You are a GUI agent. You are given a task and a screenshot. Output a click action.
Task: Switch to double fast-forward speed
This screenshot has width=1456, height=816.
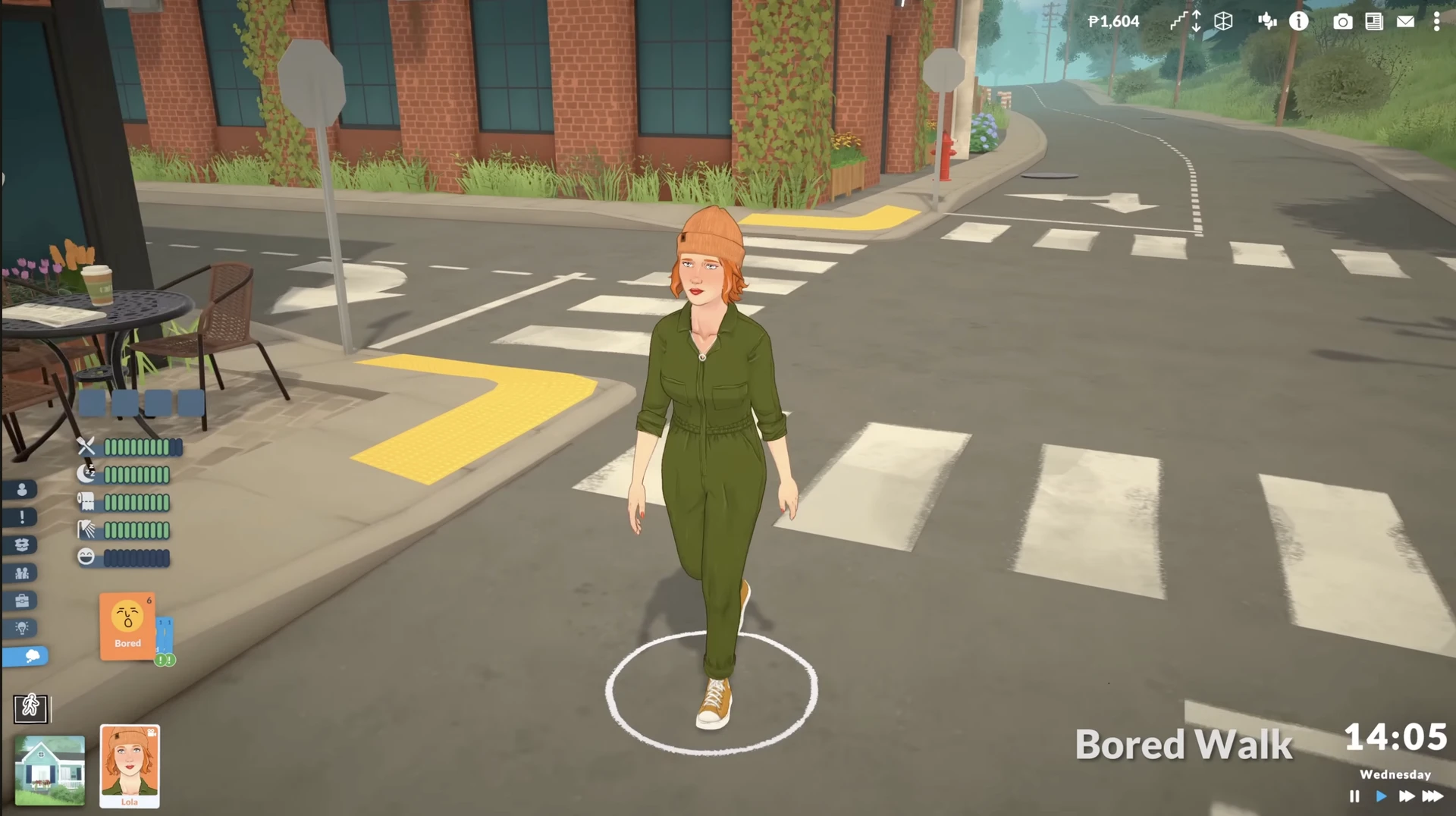click(x=1407, y=796)
